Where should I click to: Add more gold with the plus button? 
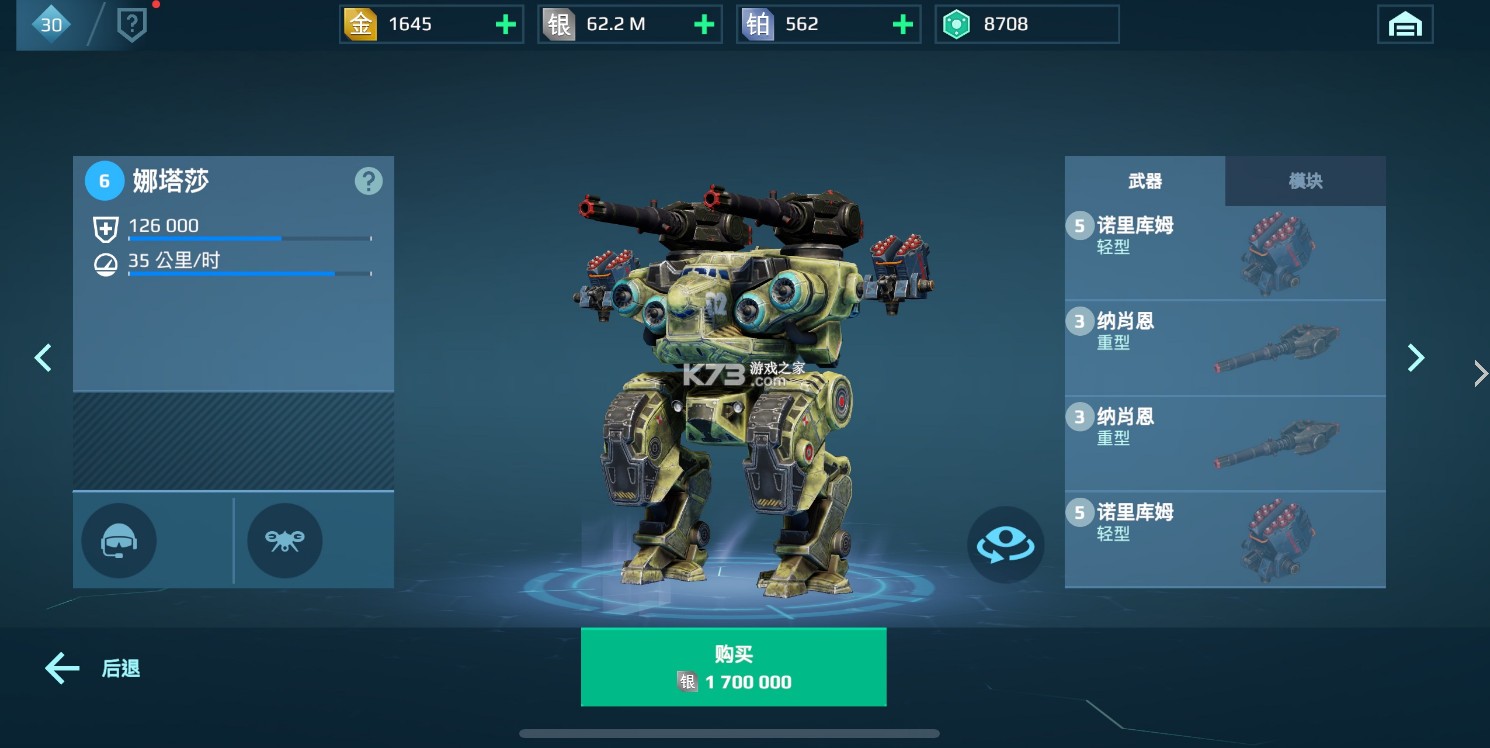coord(506,25)
